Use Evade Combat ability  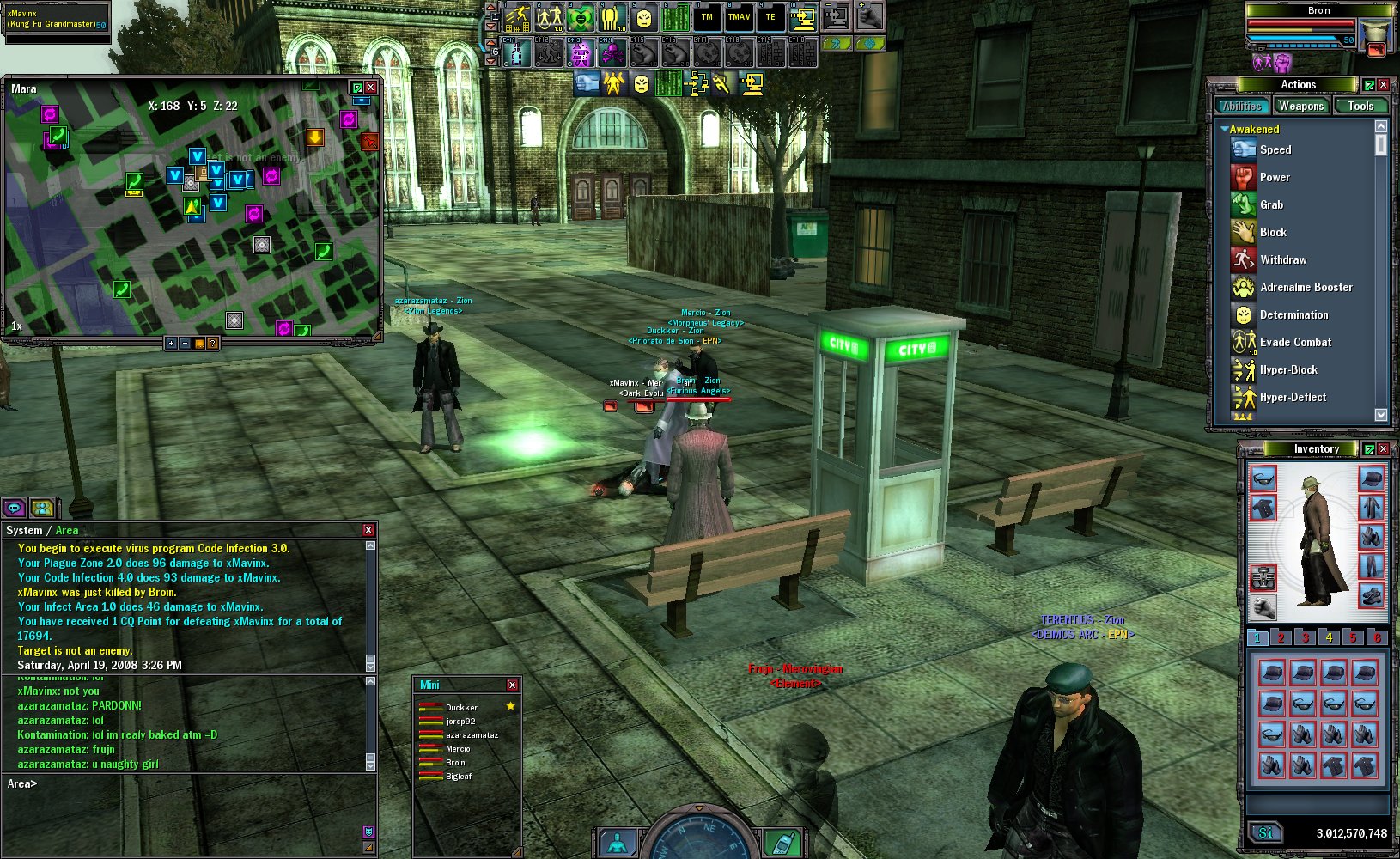[x=1295, y=342]
